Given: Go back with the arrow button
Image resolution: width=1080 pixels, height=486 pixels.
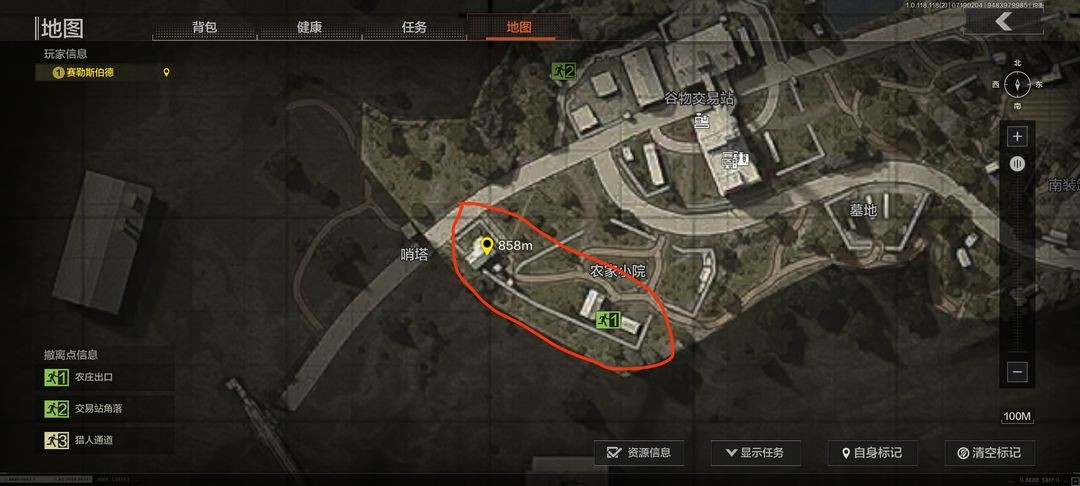Looking at the screenshot, I should click(x=1003, y=22).
